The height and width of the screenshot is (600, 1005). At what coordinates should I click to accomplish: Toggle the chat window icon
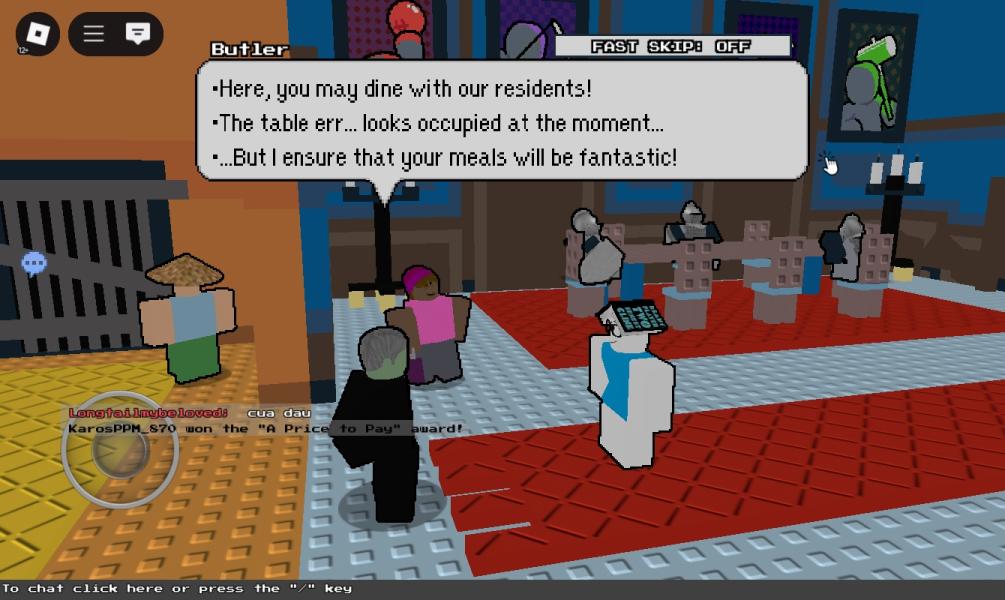[138, 34]
